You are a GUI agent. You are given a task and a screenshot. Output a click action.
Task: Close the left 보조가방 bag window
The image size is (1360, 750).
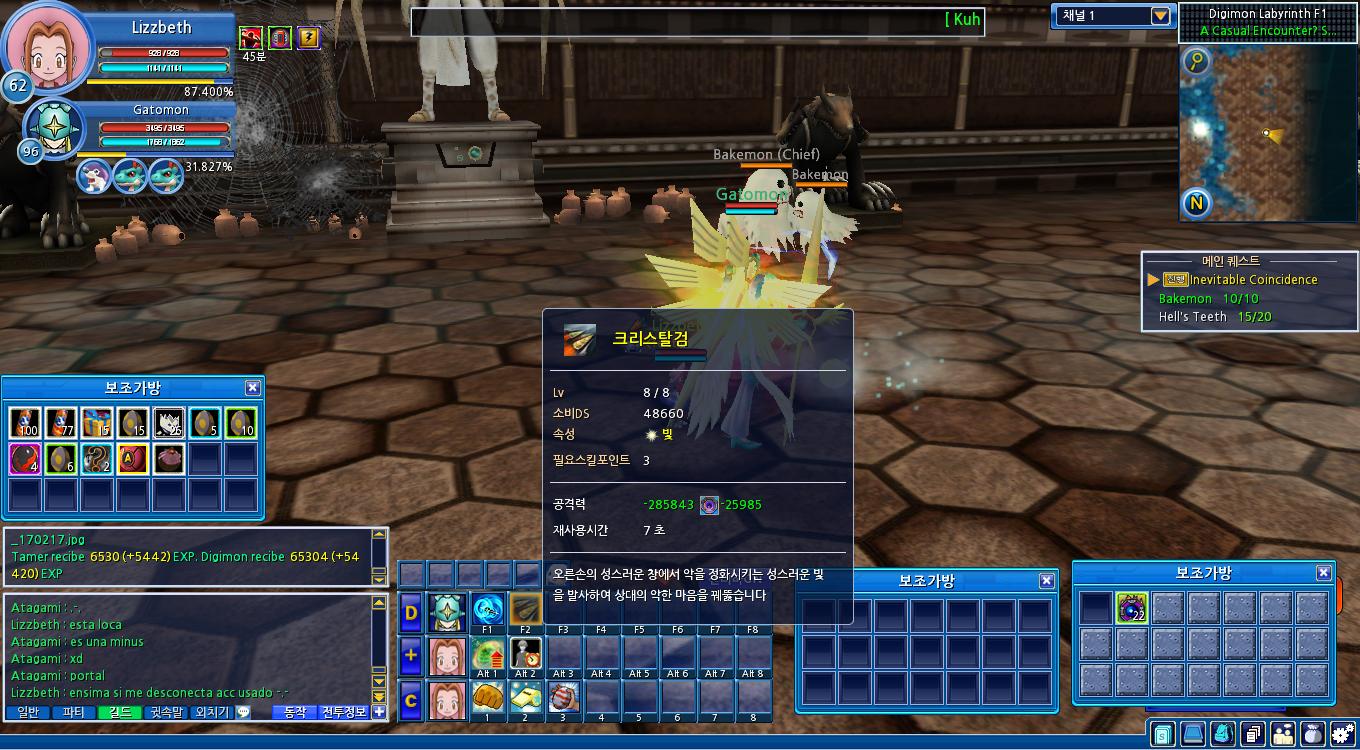pos(253,388)
